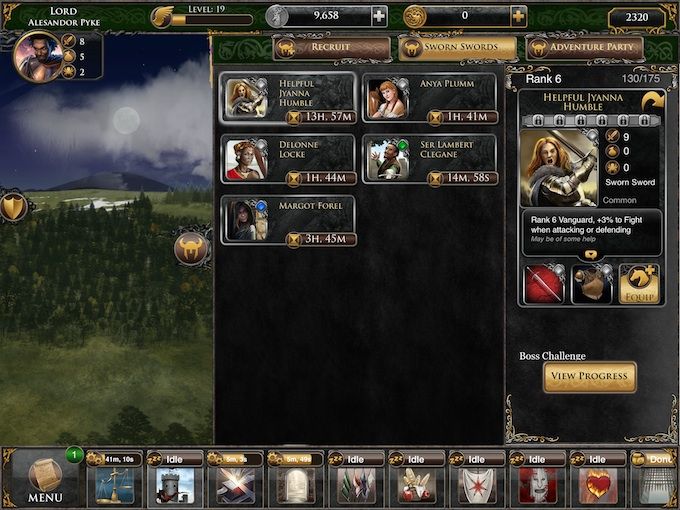Open the flaming heart building
This screenshot has width=680, height=510.
pos(598,484)
